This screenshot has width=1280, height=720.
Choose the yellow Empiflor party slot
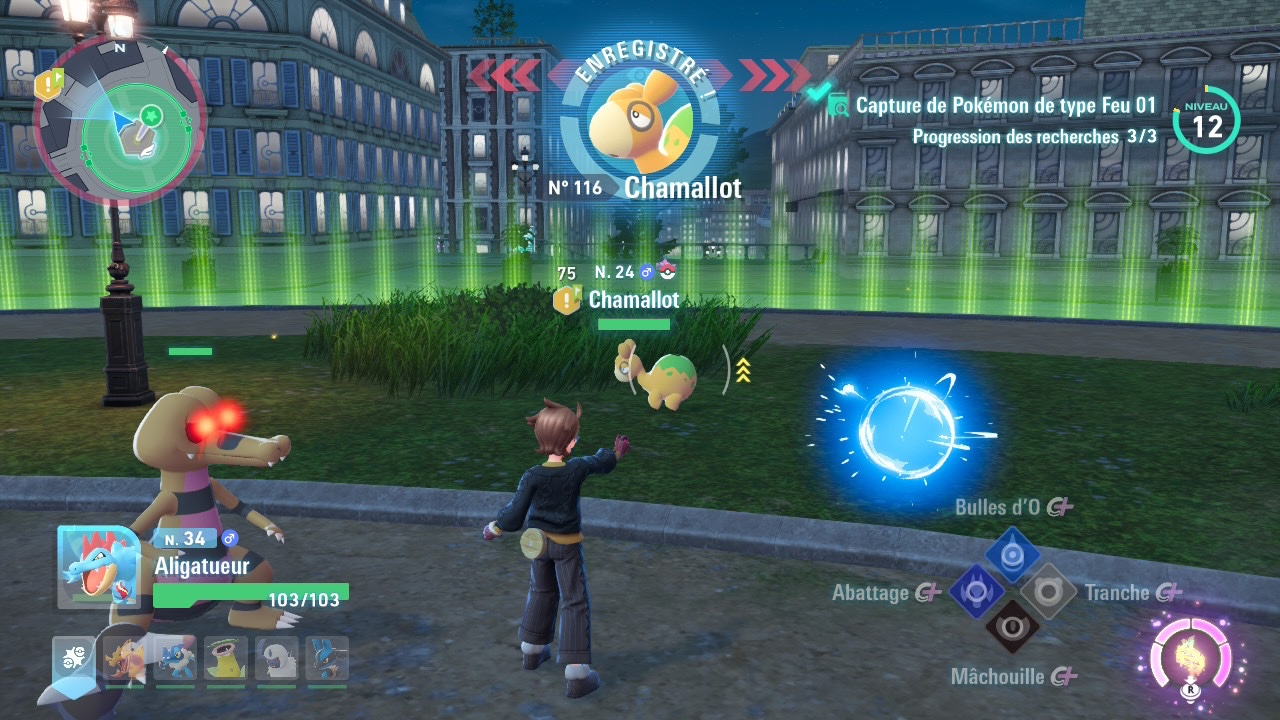click(x=225, y=660)
